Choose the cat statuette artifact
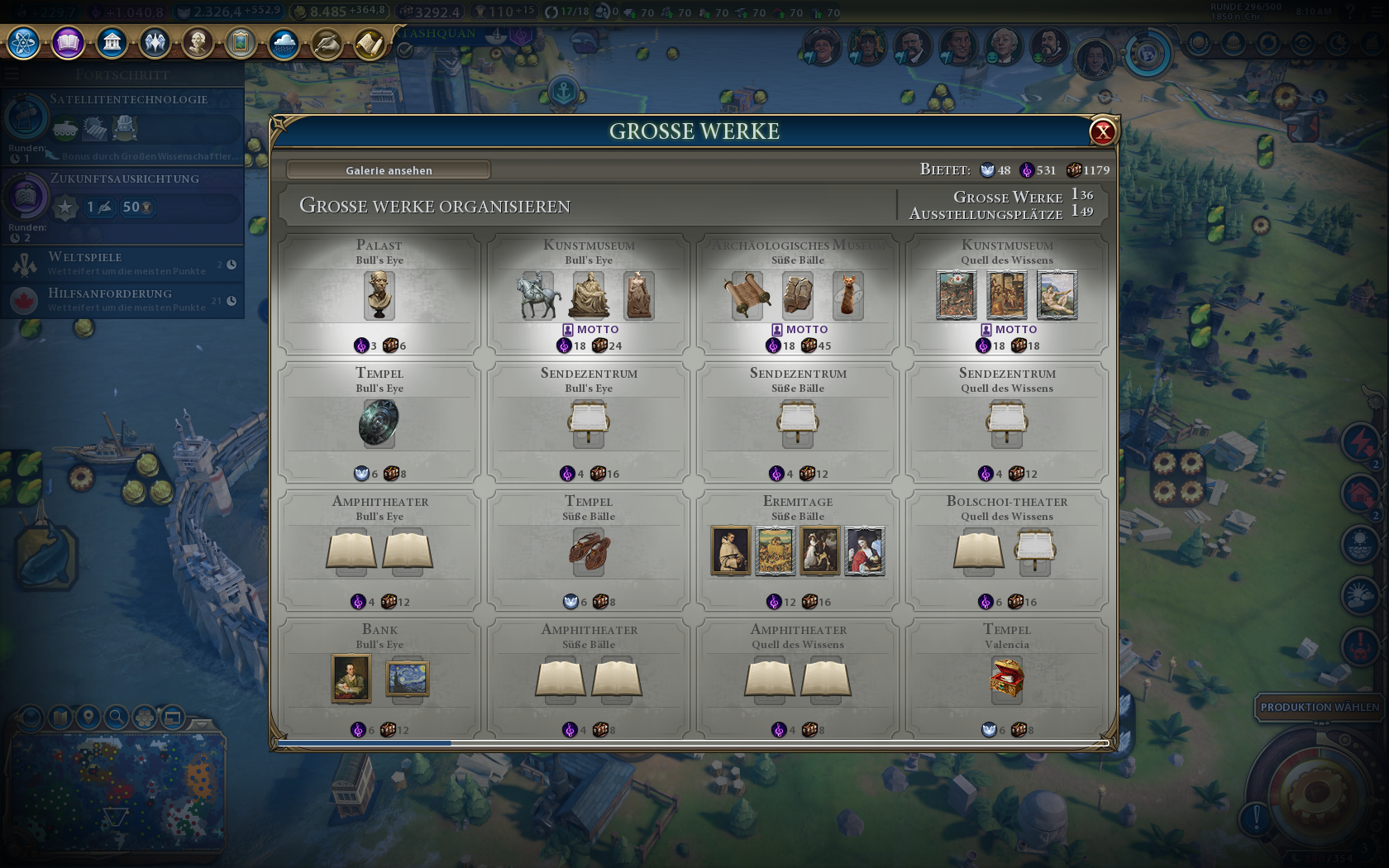 847,296
